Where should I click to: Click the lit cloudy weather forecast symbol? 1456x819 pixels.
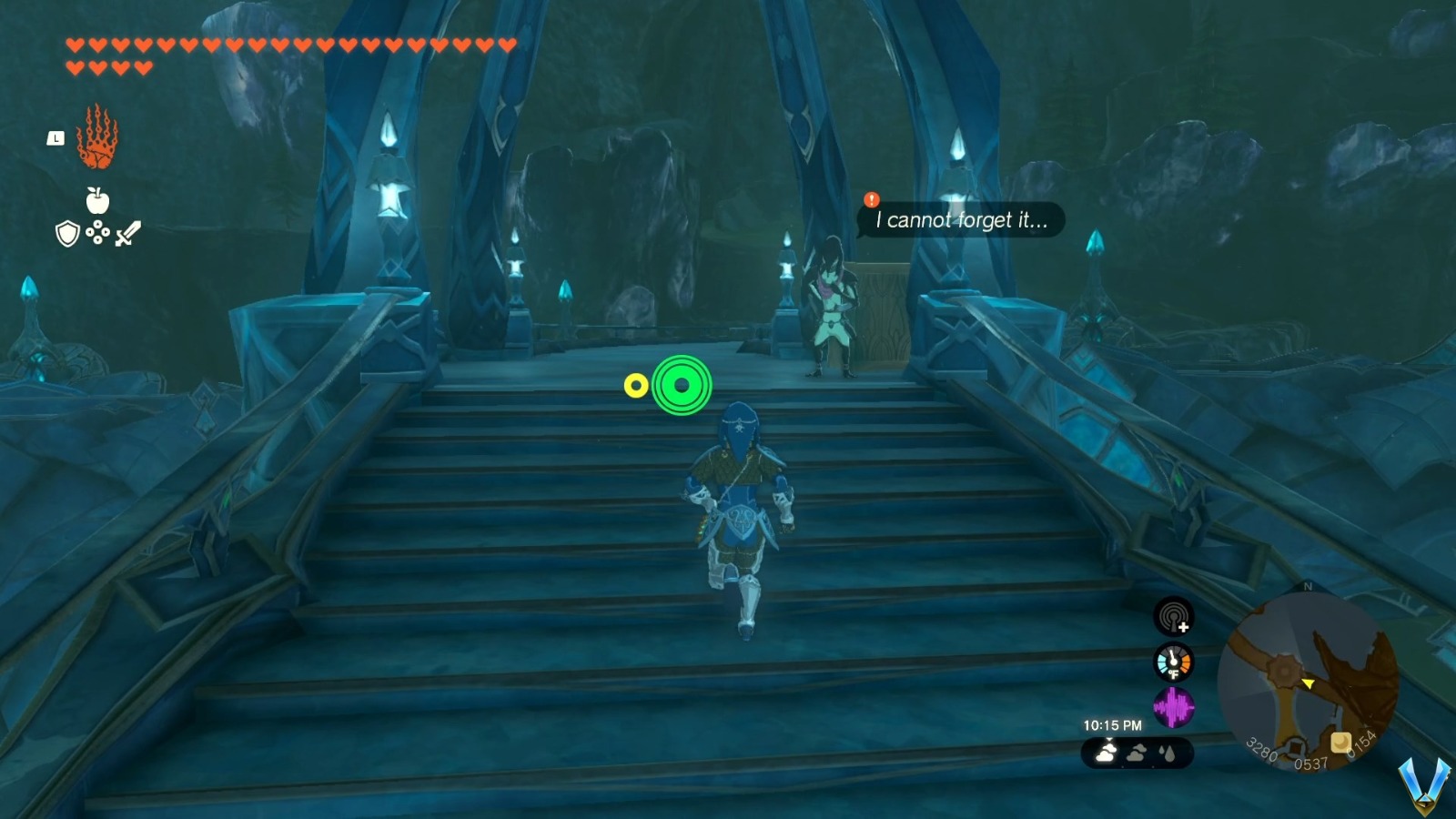(x=1104, y=753)
